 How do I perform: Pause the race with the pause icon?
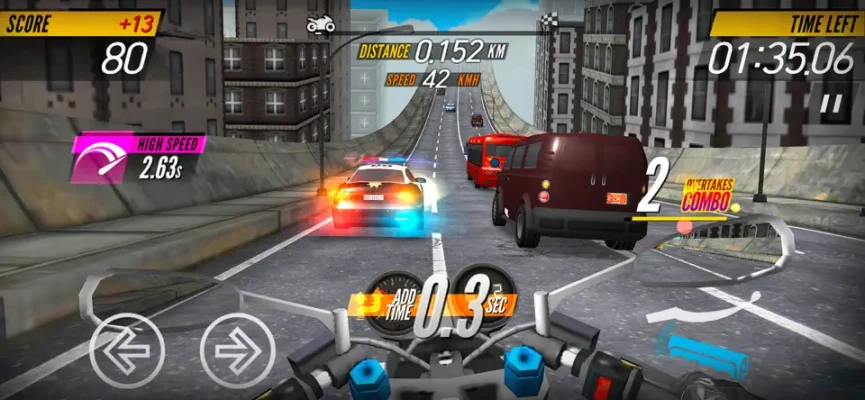click(830, 102)
